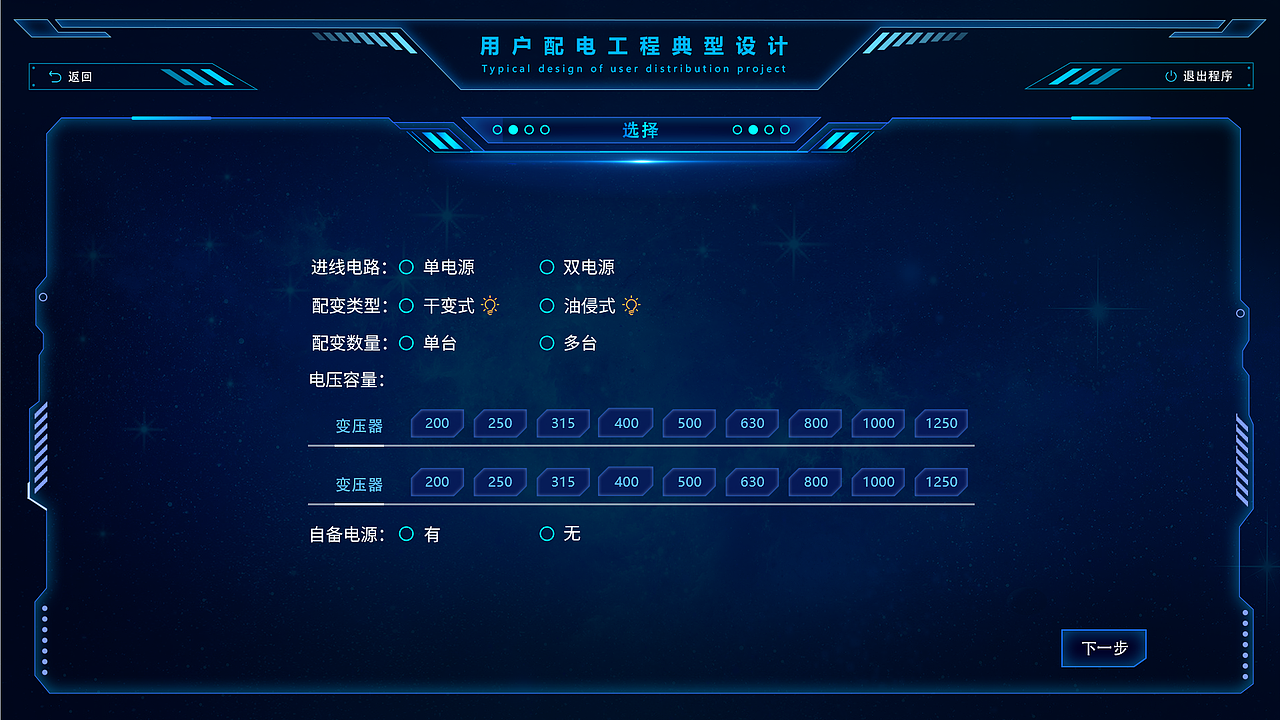Click the lightbulb icon beside 油侵式
Image resolution: width=1280 pixels, height=720 pixels.
(x=630, y=306)
